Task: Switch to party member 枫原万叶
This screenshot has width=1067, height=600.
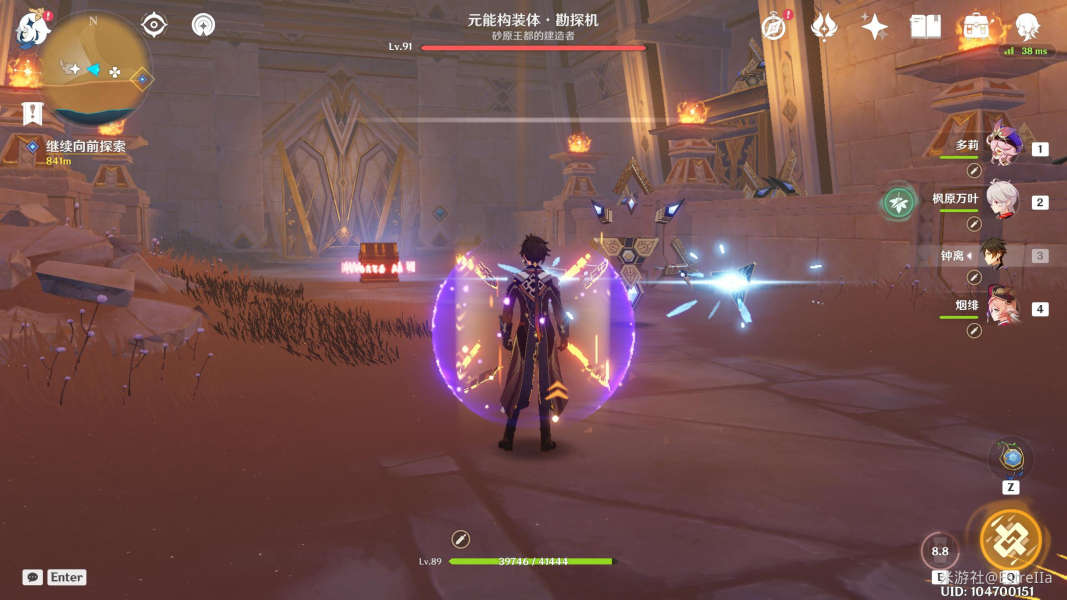Action: pyautogui.click(x=1001, y=201)
